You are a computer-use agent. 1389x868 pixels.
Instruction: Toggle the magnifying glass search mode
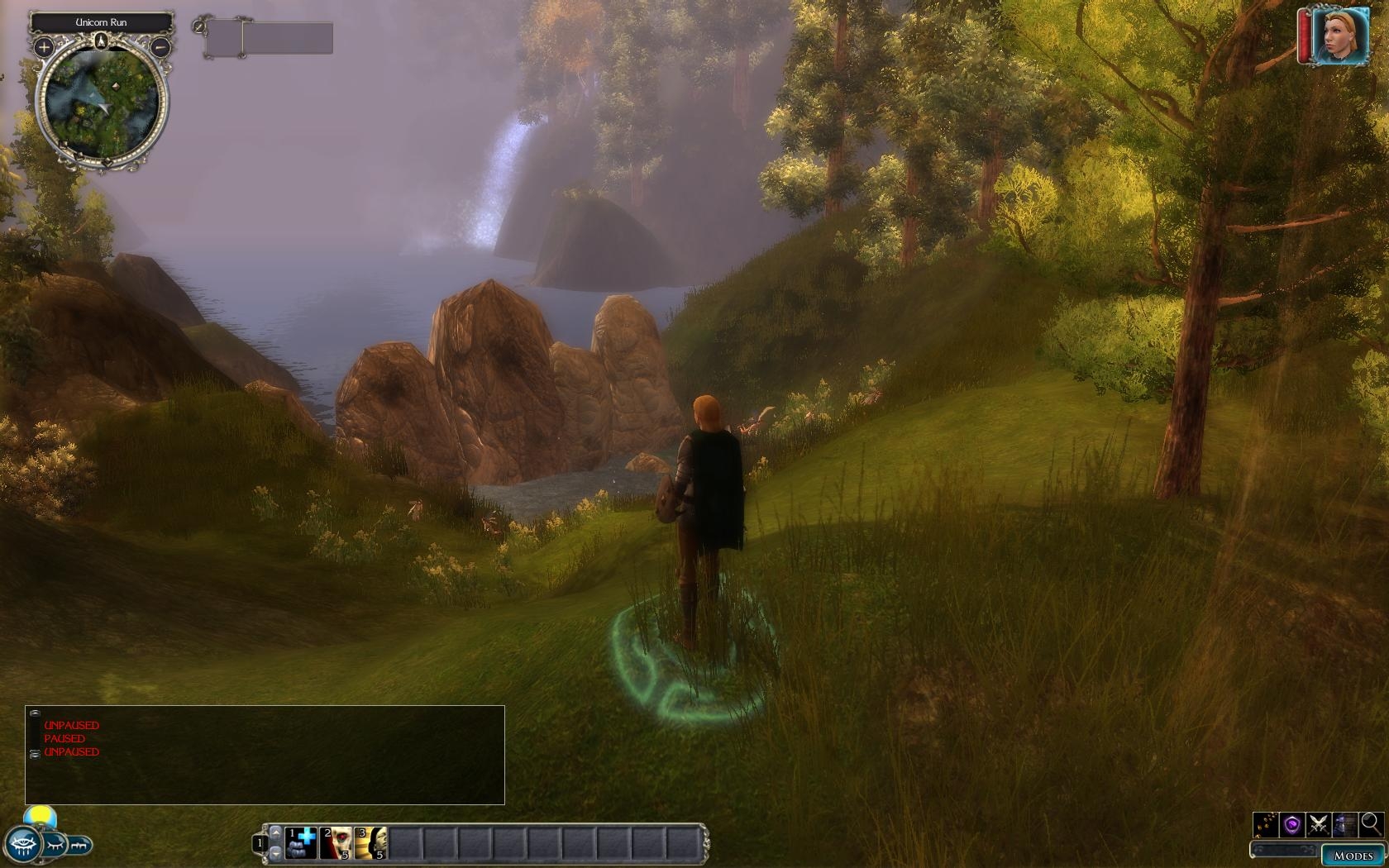(x=1371, y=823)
